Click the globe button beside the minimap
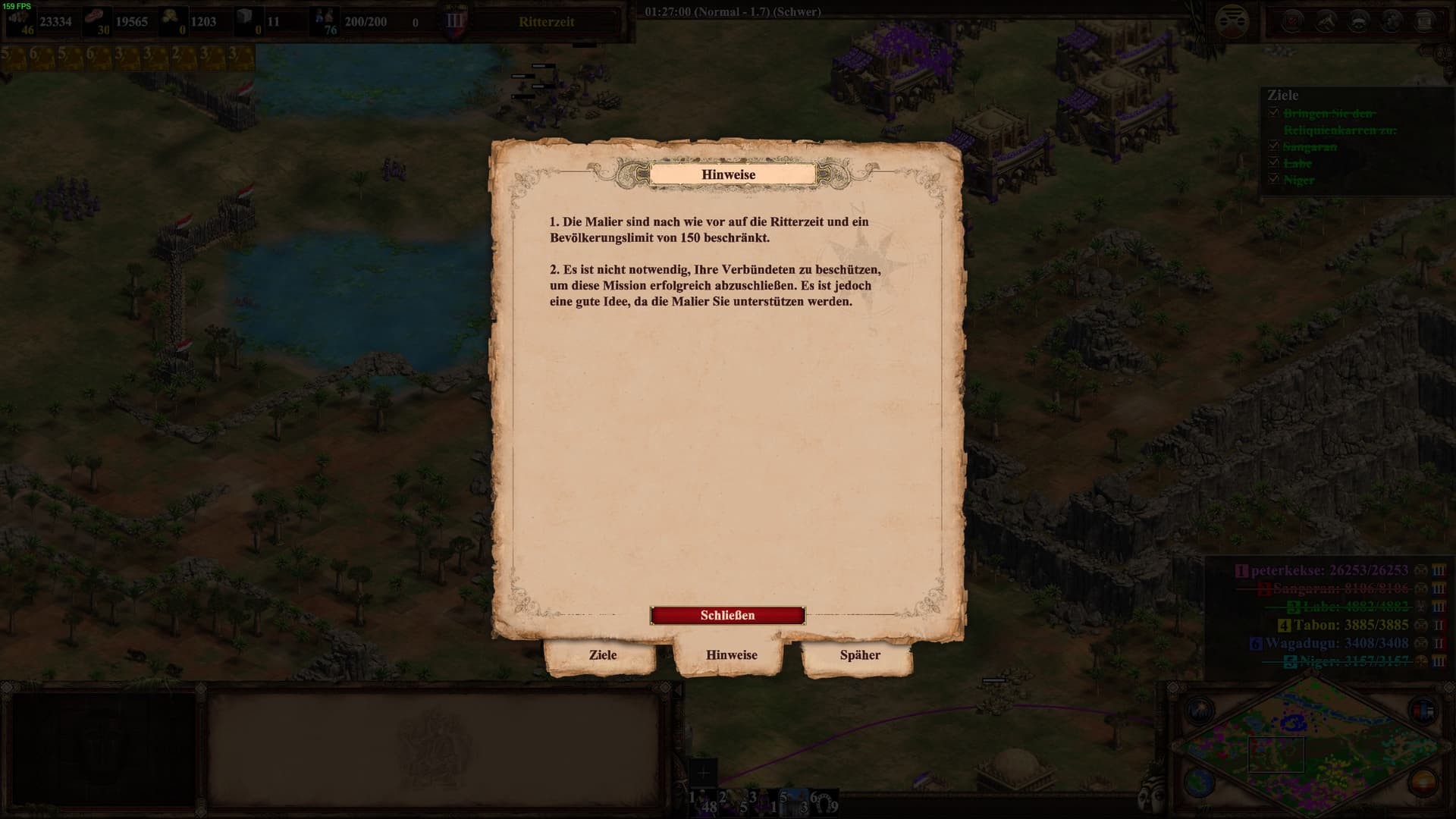The height and width of the screenshot is (819, 1456). tap(1199, 781)
